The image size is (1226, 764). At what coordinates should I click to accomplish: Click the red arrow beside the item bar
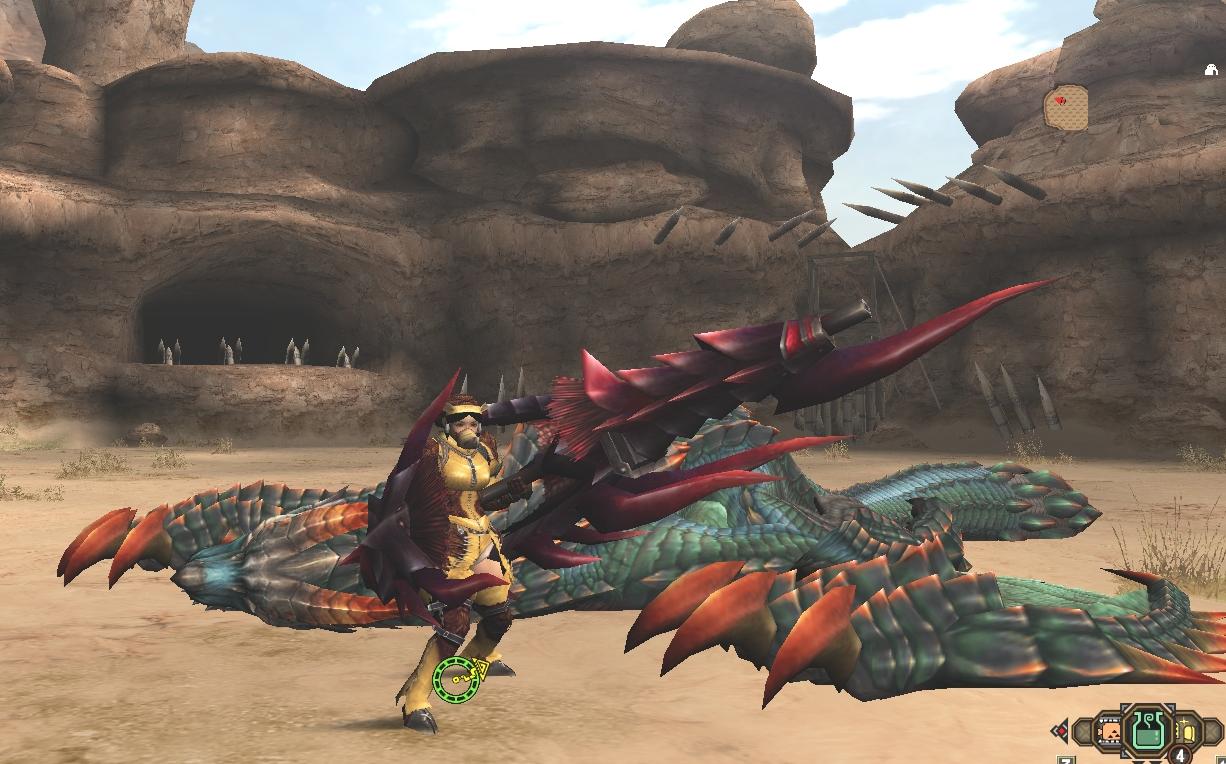(1061, 730)
